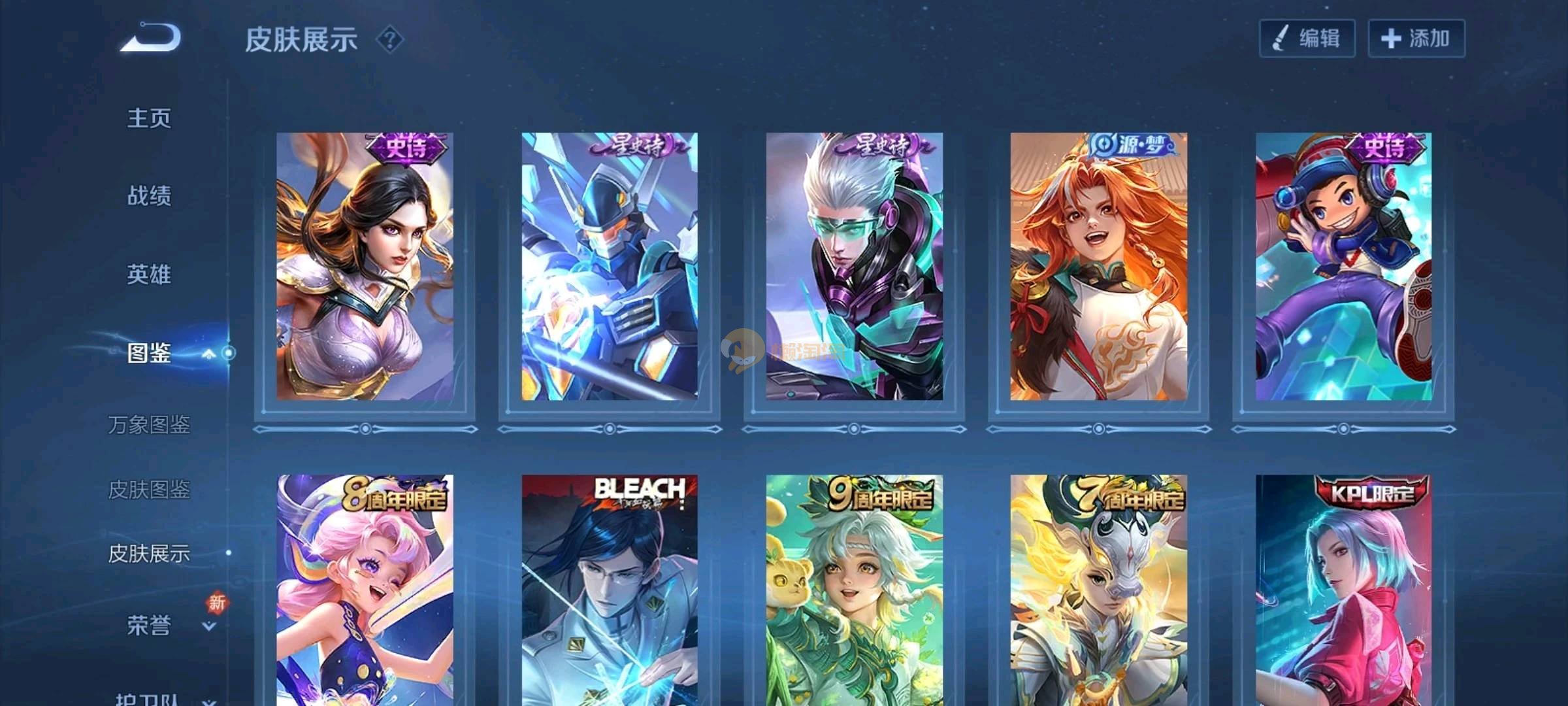Select the orange-haired 源·梦 skin card
This screenshot has width=1568, height=706.
click(x=1098, y=267)
